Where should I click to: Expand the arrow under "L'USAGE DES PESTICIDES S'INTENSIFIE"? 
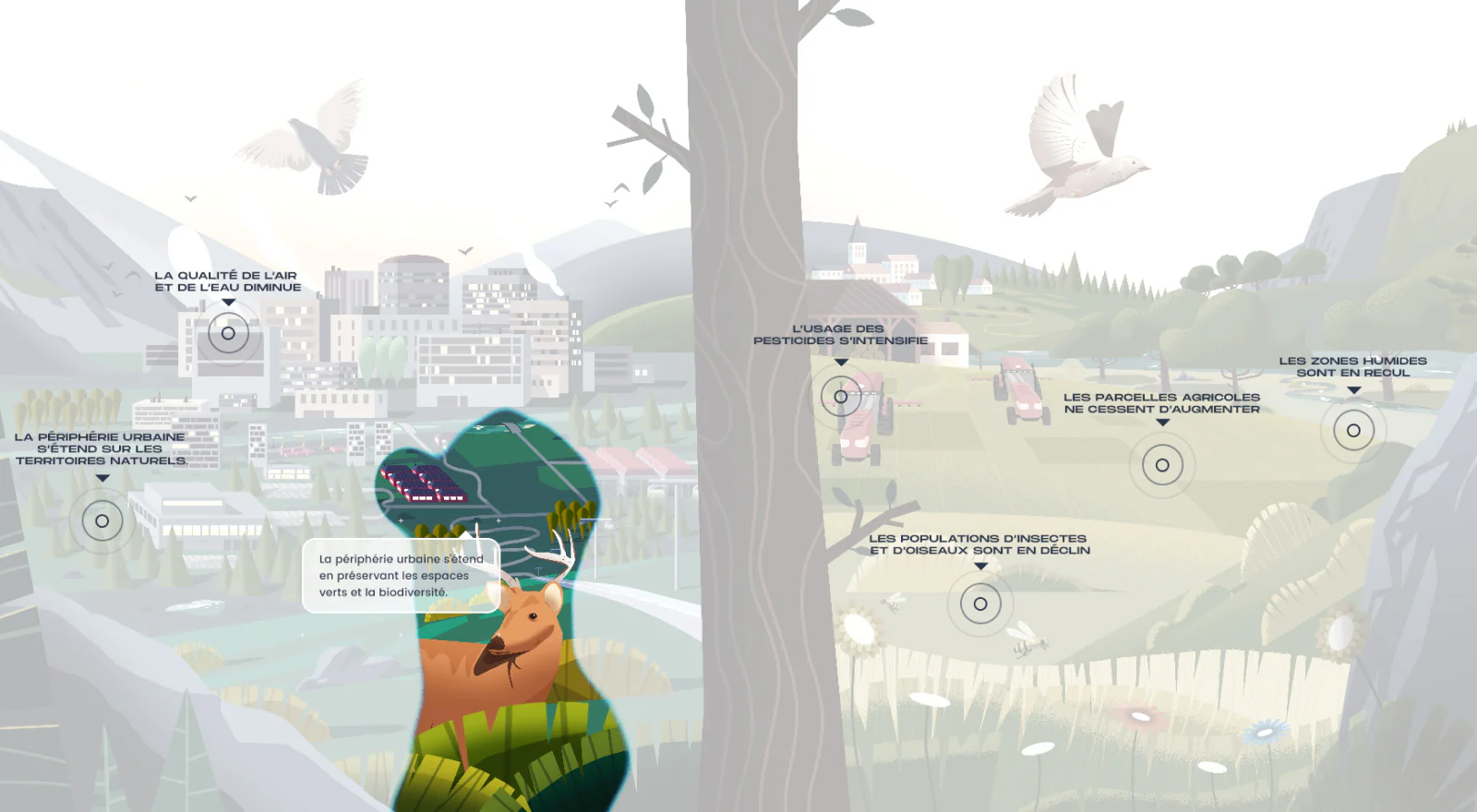(x=839, y=362)
